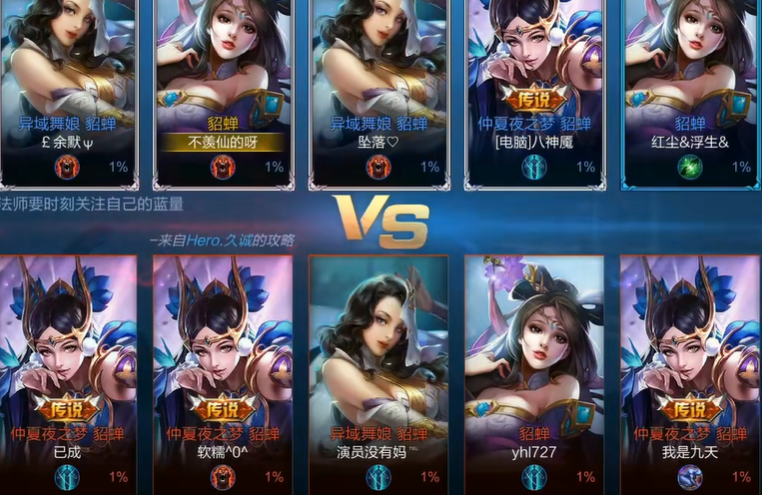
Task: Click the summoner spell icon under 我是九天
Action: point(690,477)
